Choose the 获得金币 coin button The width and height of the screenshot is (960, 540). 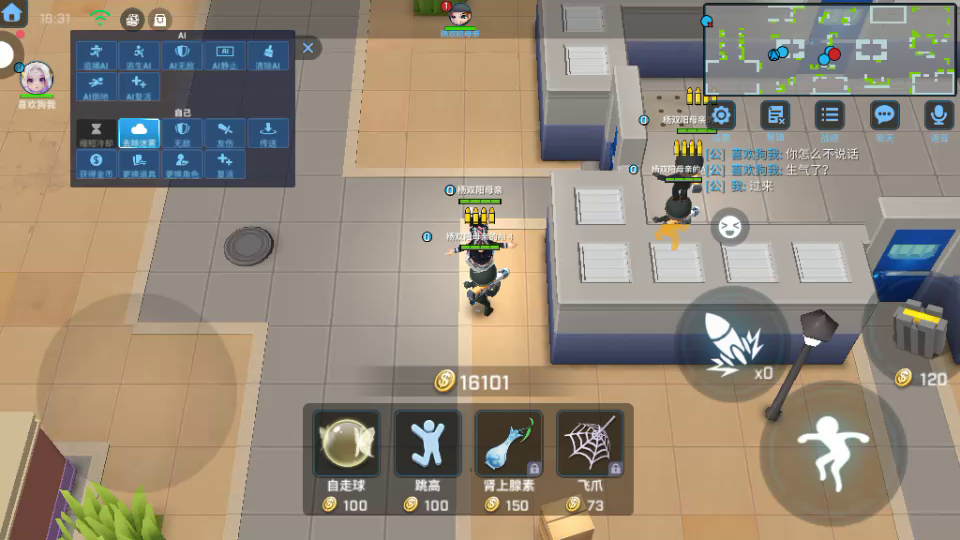tap(96, 165)
